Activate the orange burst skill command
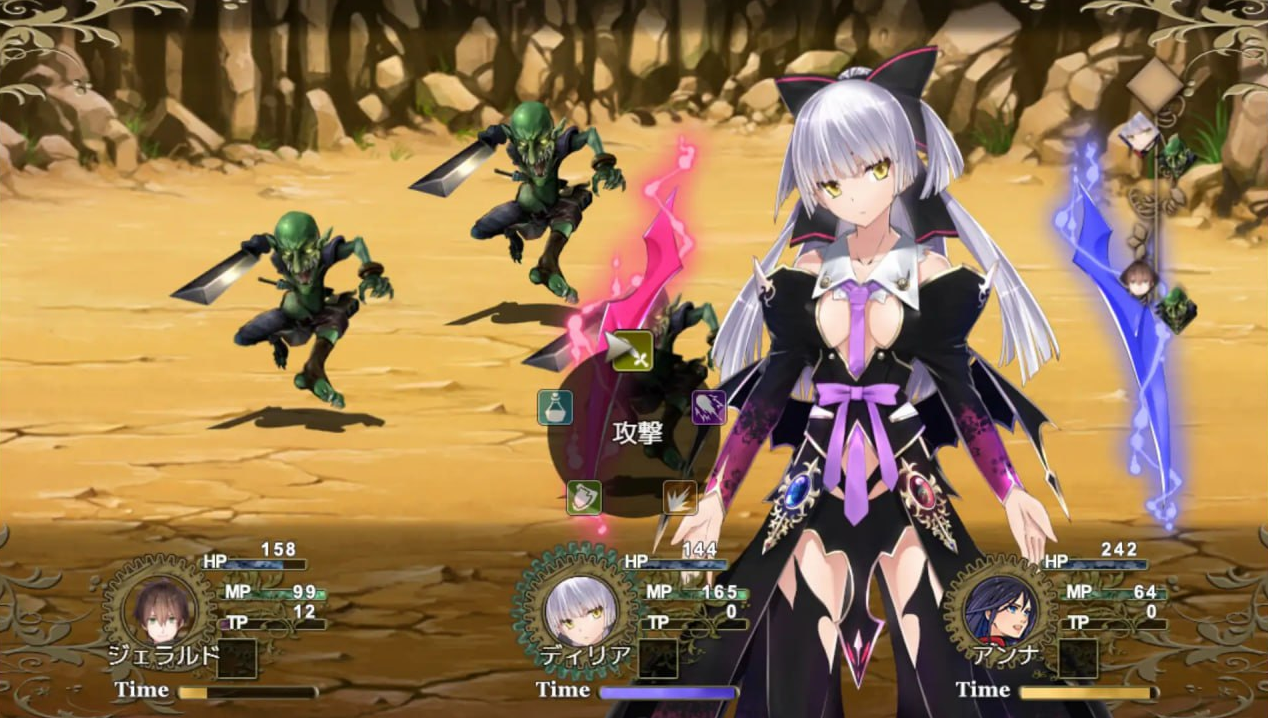The image size is (1268, 718). pyautogui.click(x=680, y=497)
